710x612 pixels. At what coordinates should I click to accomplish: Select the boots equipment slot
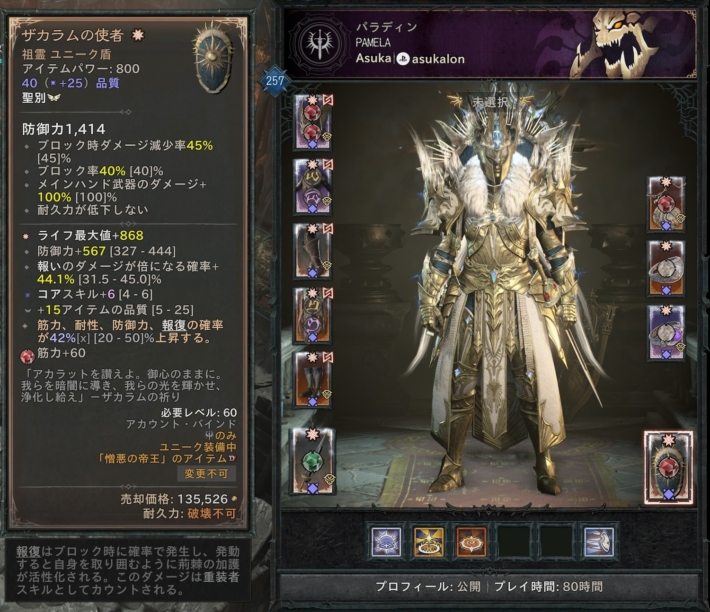(308, 379)
